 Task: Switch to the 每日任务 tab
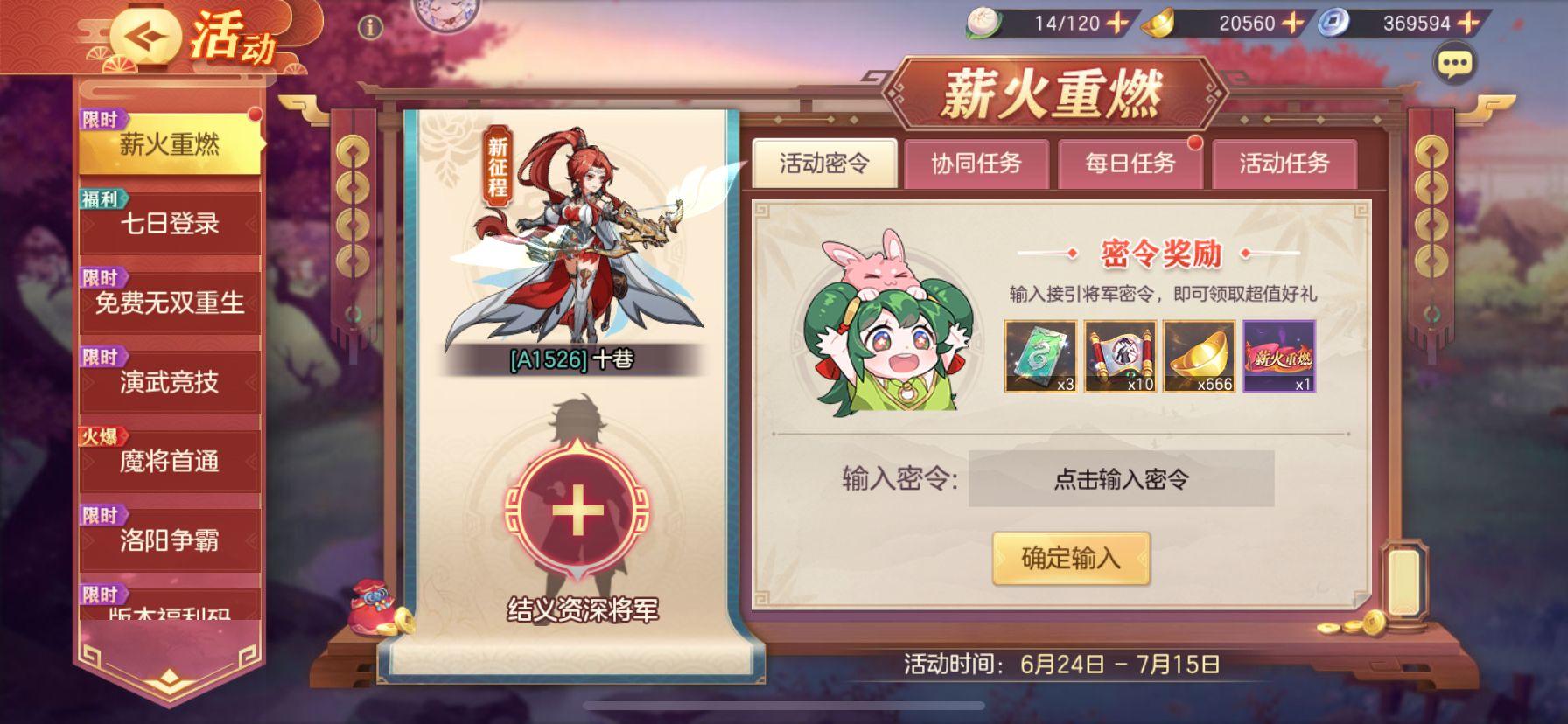[x=1133, y=163]
